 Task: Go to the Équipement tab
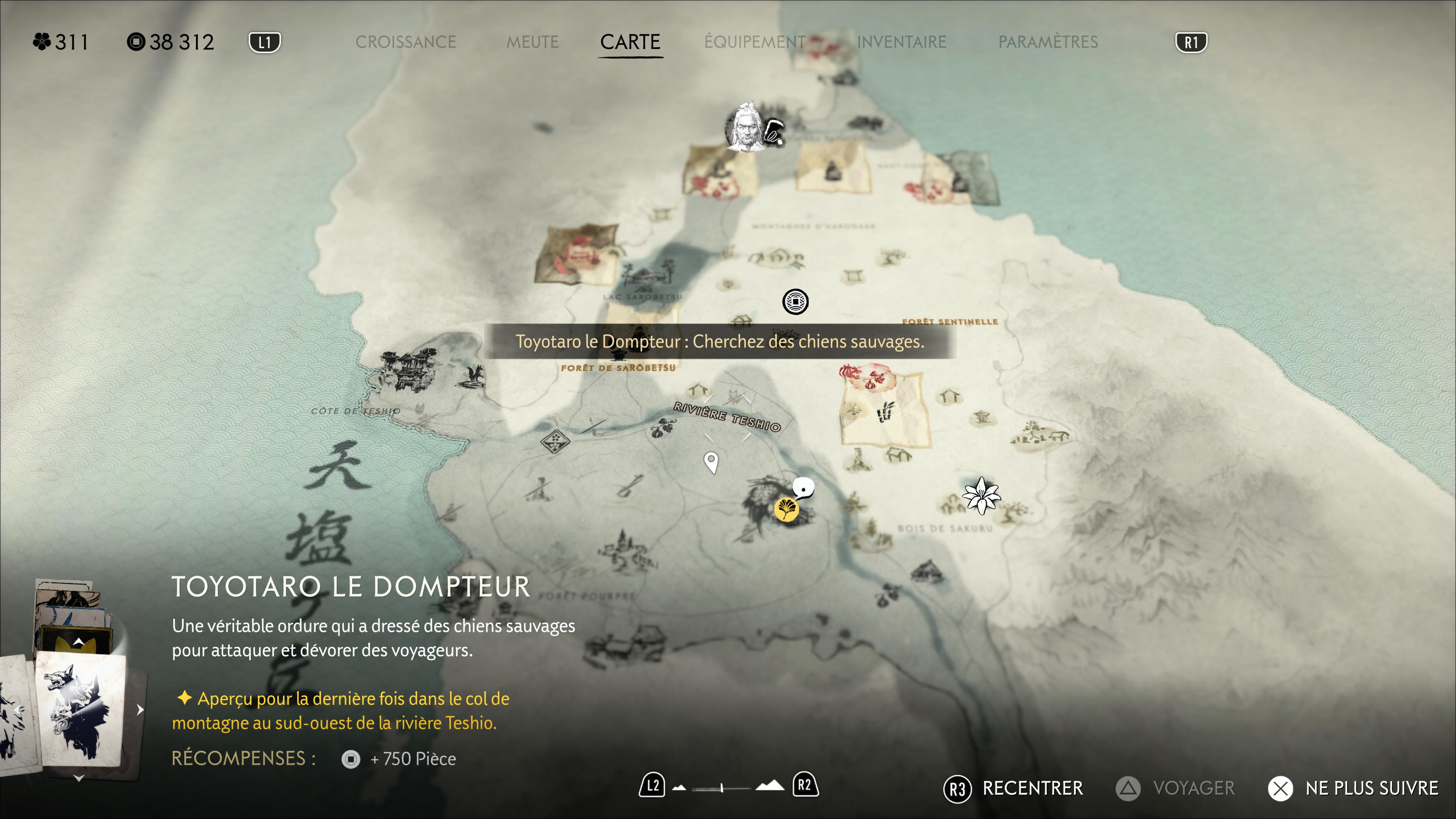tap(755, 42)
